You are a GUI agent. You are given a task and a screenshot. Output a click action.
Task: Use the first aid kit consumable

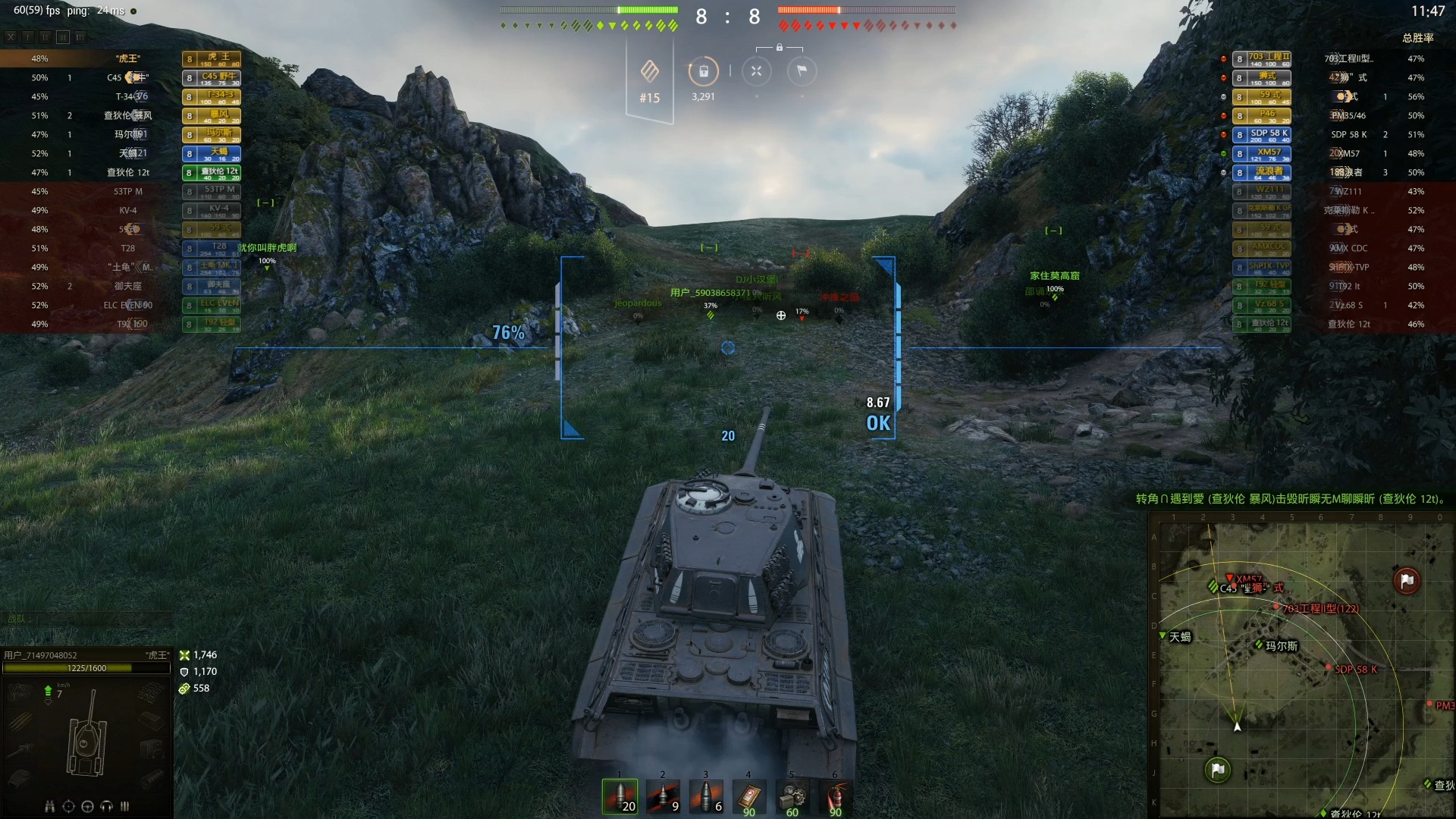[749, 796]
